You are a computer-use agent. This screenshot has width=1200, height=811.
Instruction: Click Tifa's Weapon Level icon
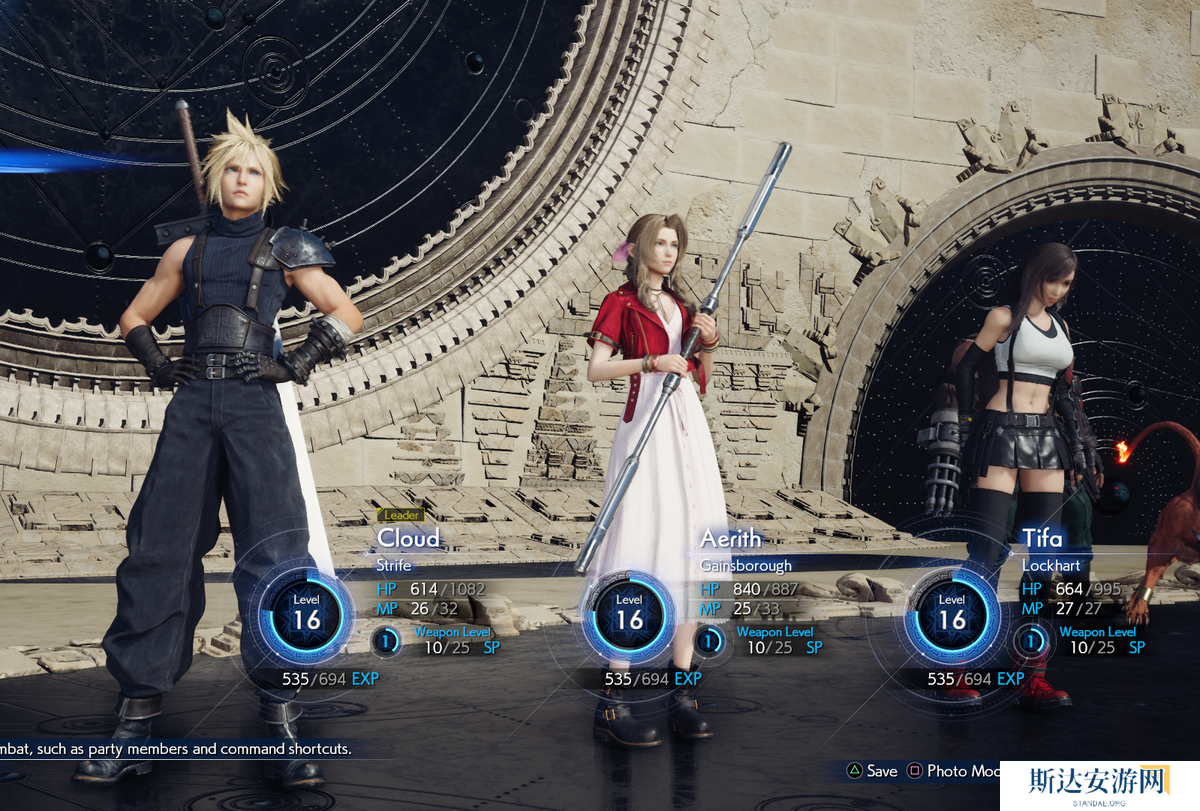click(x=1031, y=640)
